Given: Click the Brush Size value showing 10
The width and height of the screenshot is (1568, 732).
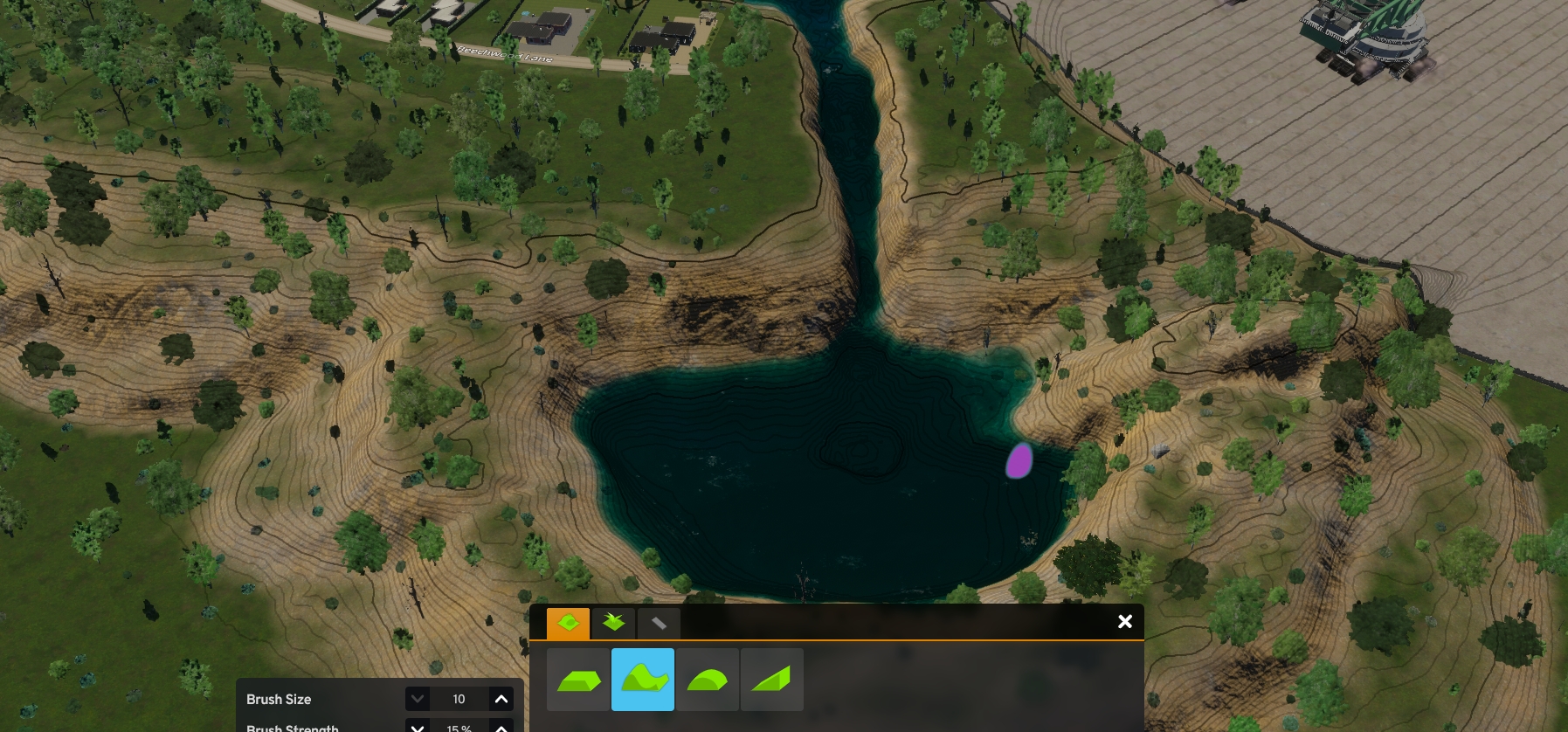Looking at the screenshot, I should click(x=459, y=699).
